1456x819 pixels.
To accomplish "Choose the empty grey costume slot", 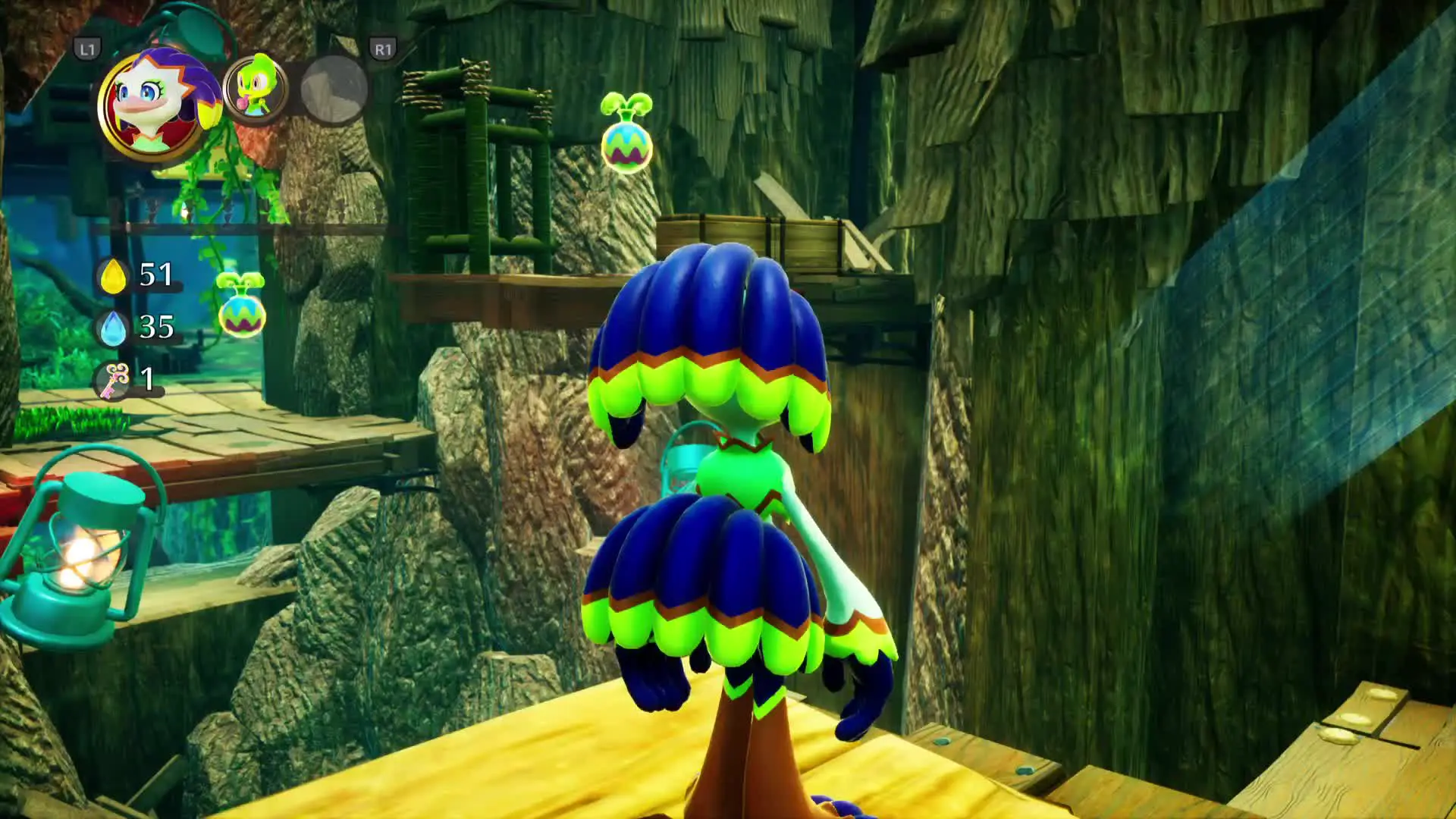I will pyautogui.click(x=334, y=89).
